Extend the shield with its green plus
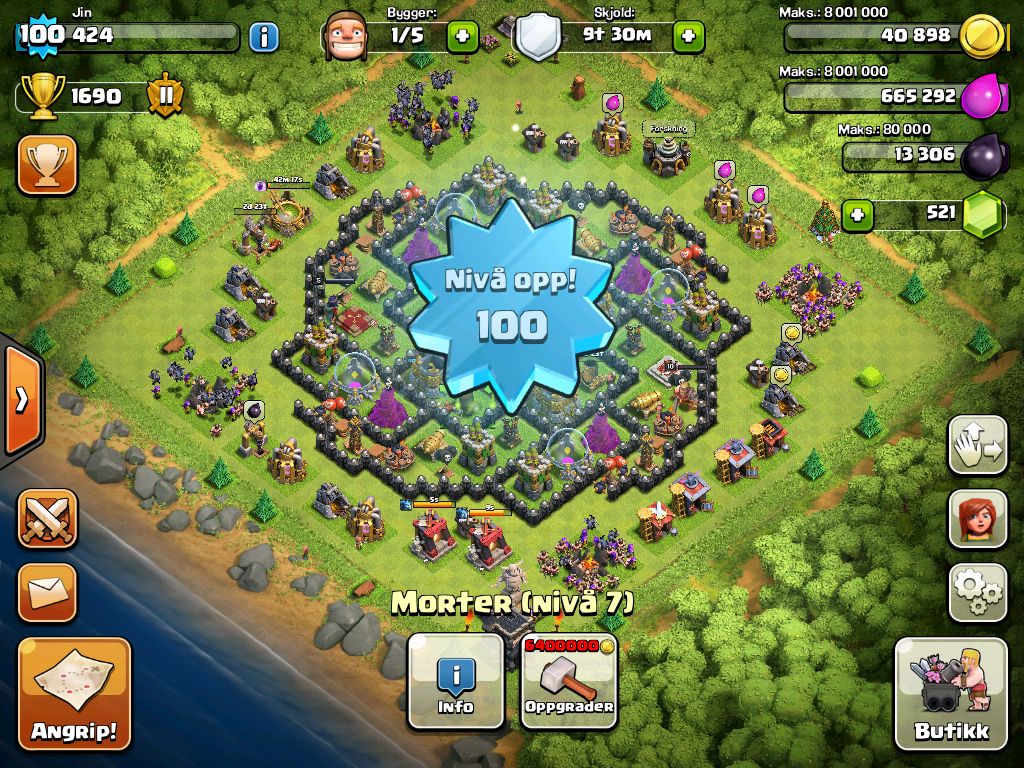1024x768 pixels. point(688,37)
